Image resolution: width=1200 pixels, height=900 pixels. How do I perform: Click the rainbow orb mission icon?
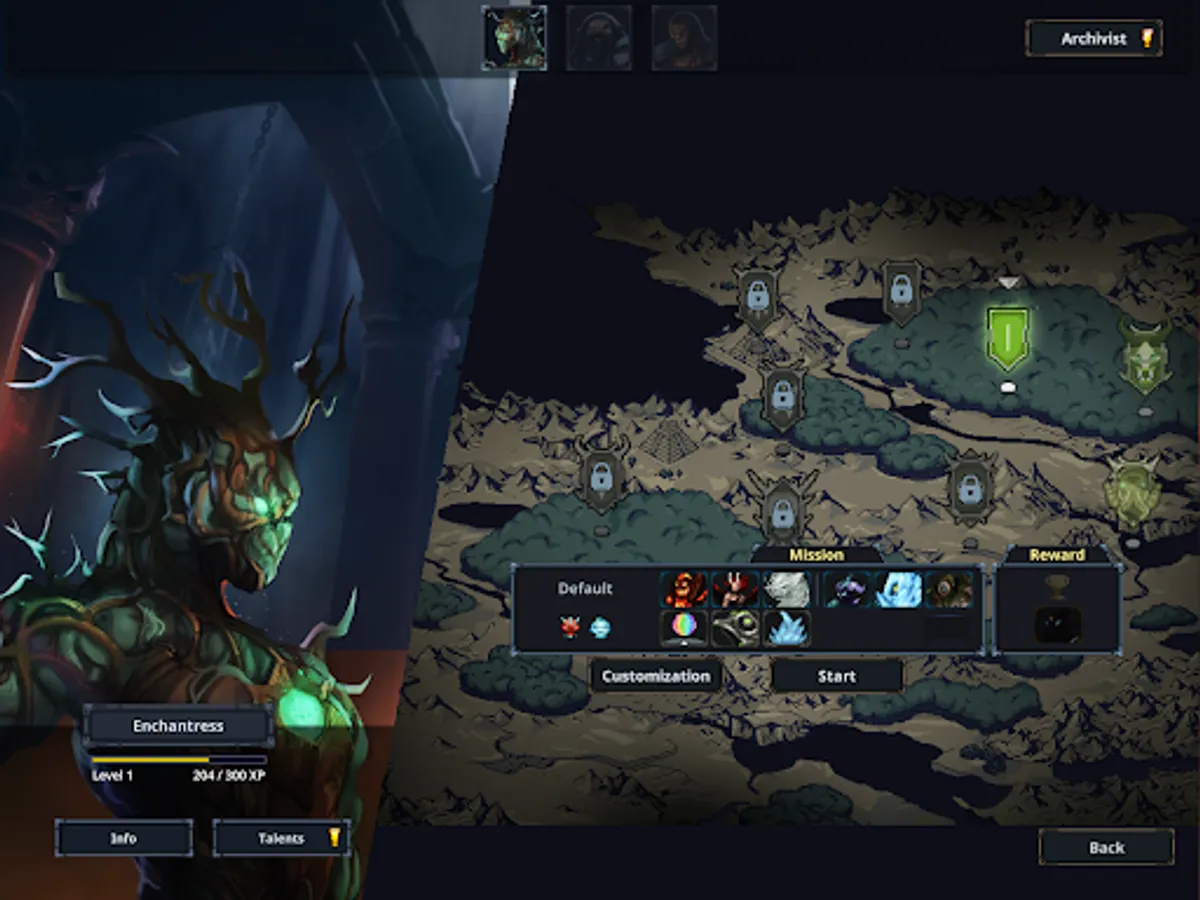[x=684, y=628]
